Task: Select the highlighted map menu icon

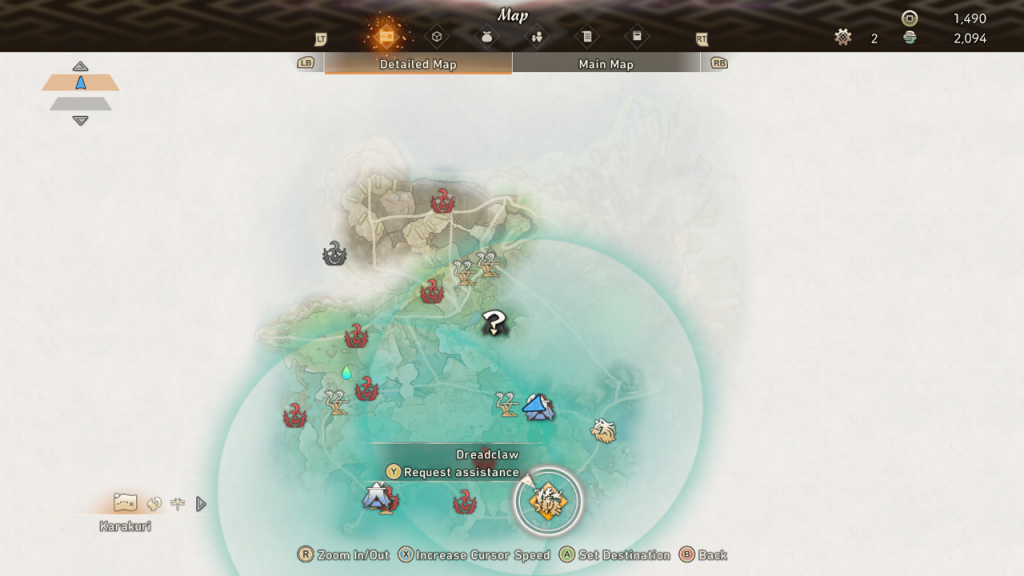Action: (386, 36)
